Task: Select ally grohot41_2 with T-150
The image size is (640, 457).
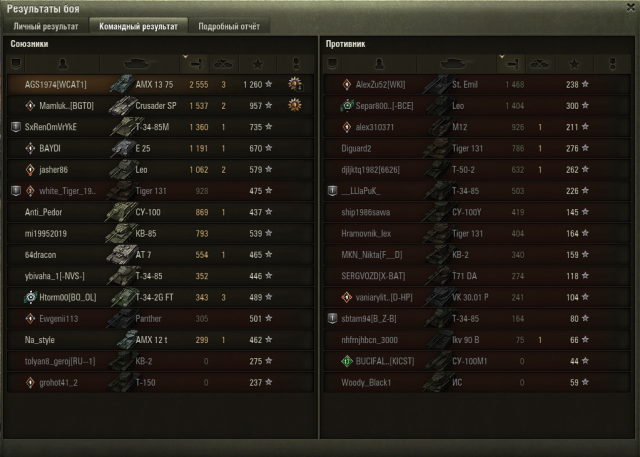Action: point(160,382)
